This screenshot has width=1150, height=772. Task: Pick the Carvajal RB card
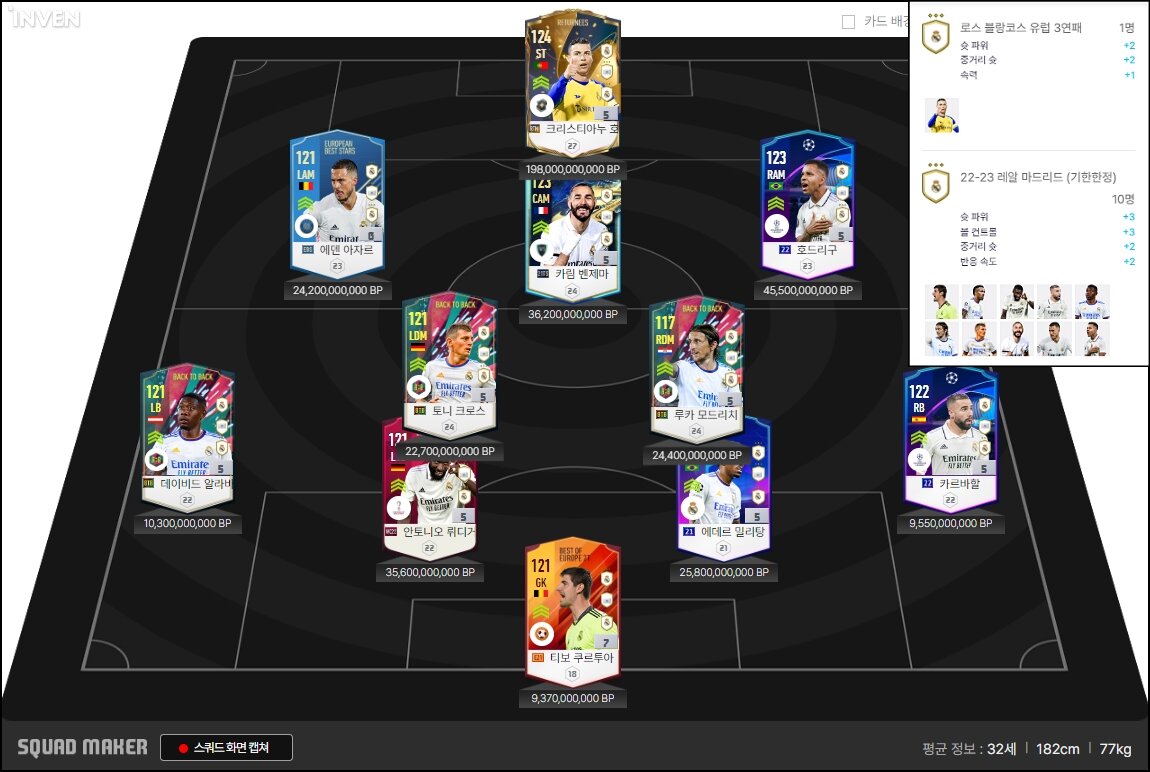tap(950, 435)
